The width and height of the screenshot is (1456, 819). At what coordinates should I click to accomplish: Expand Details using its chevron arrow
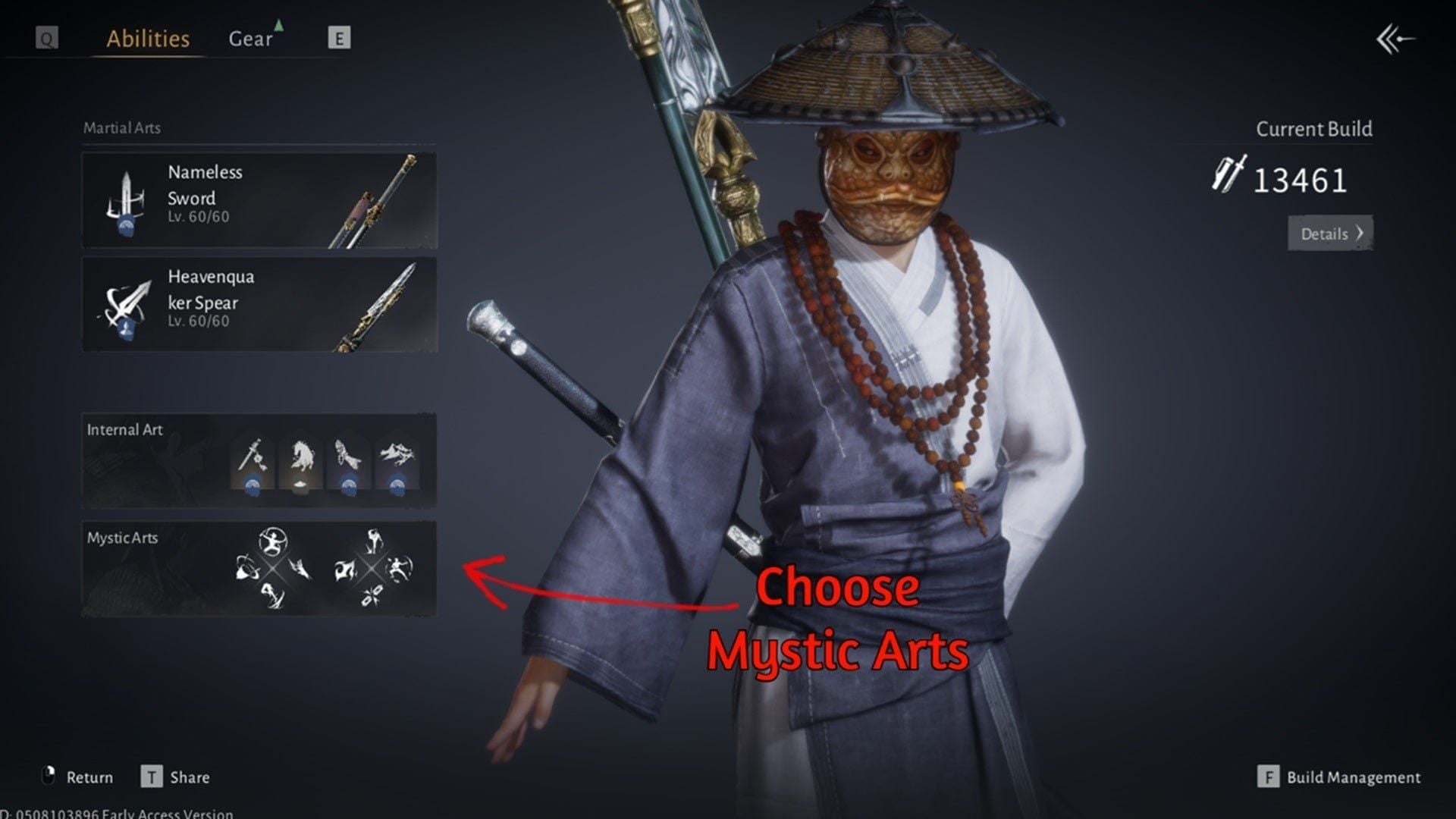click(x=1358, y=234)
